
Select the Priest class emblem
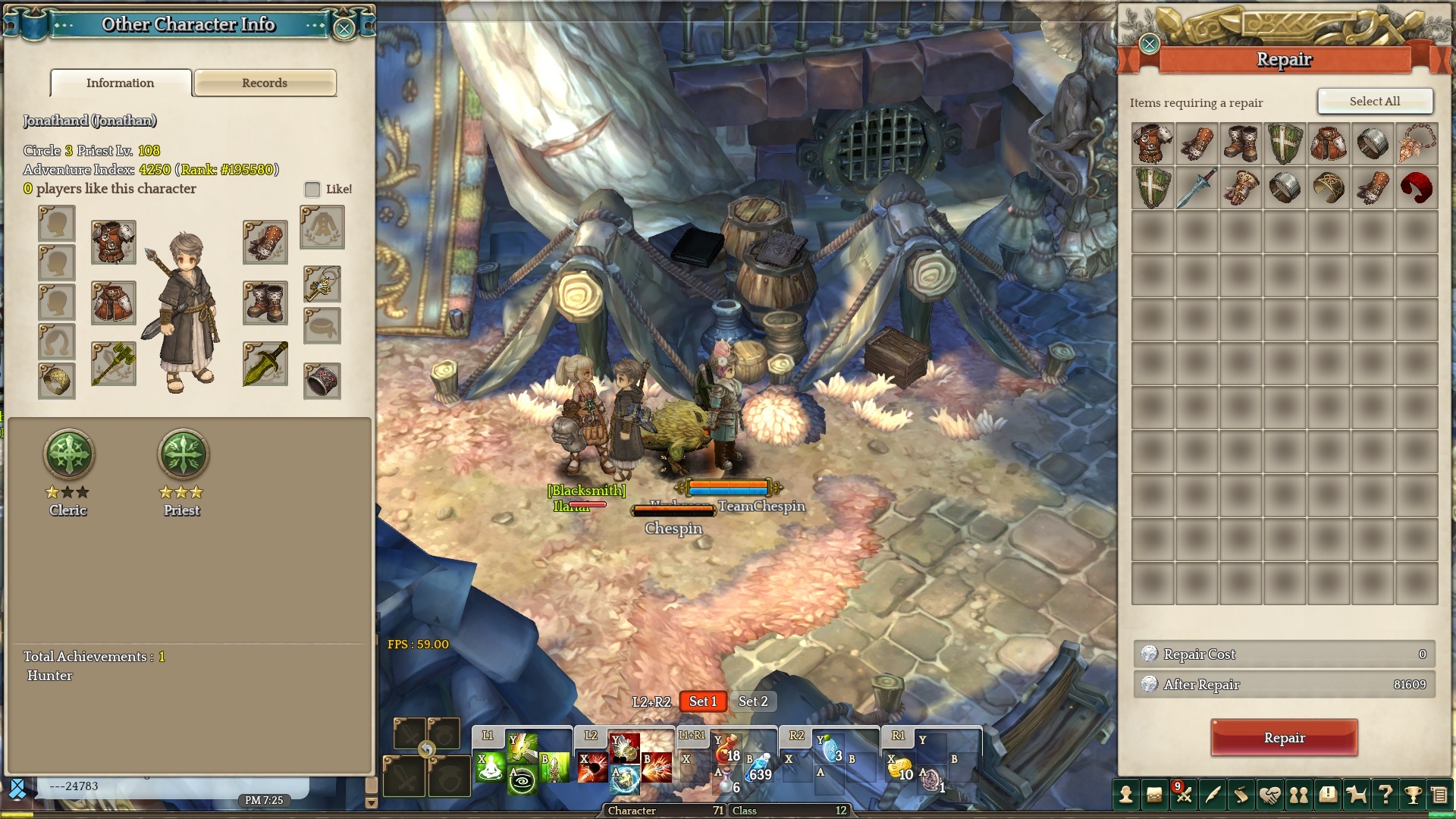(x=183, y=455)
